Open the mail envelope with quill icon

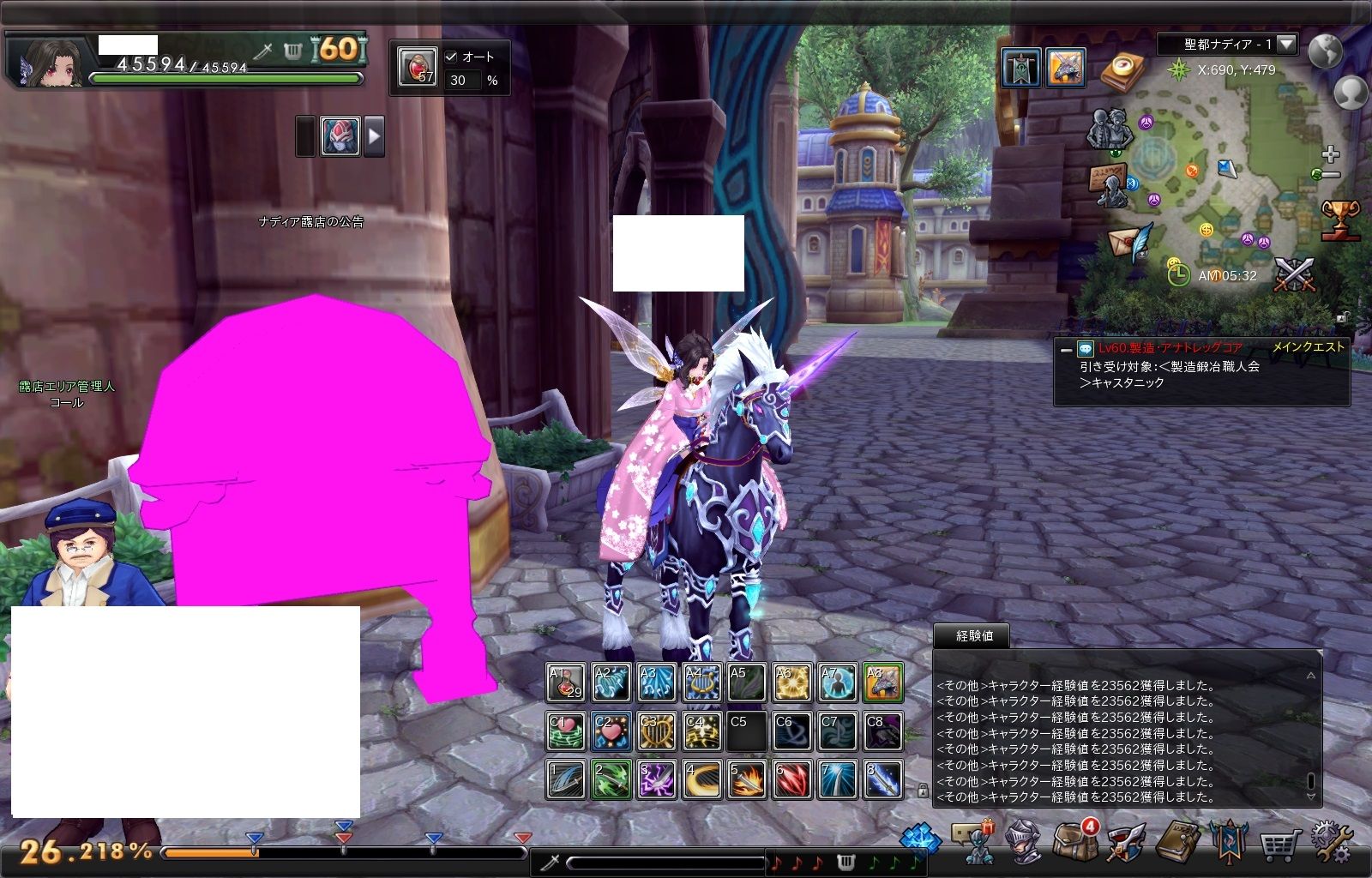coord(1130,243)
